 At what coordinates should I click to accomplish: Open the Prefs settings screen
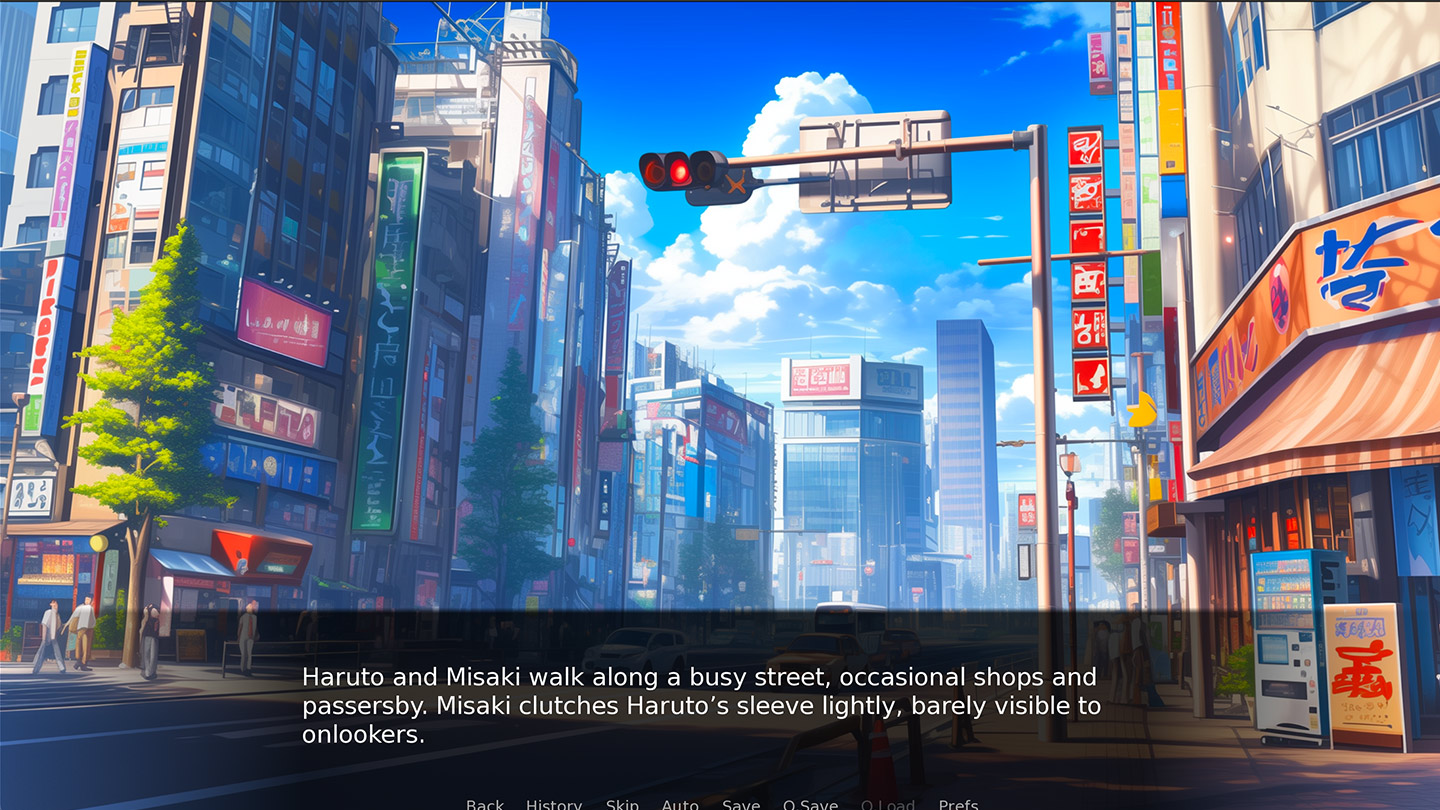click(x=958, y=804)
